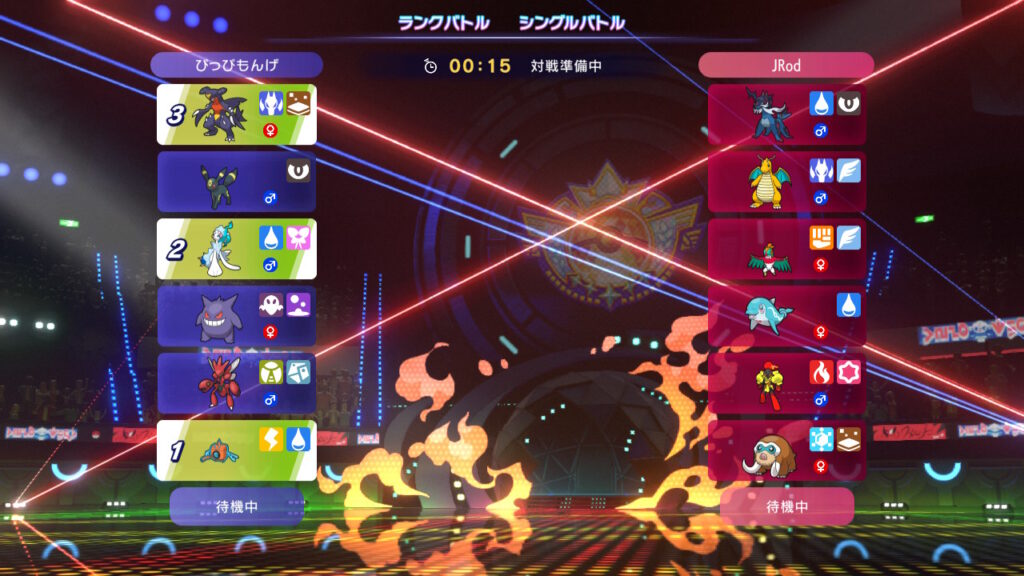This screenshot has height=576, width=1024.
Task: Check the opponent's Palafin panel
Action: click(x=786, y=316)
